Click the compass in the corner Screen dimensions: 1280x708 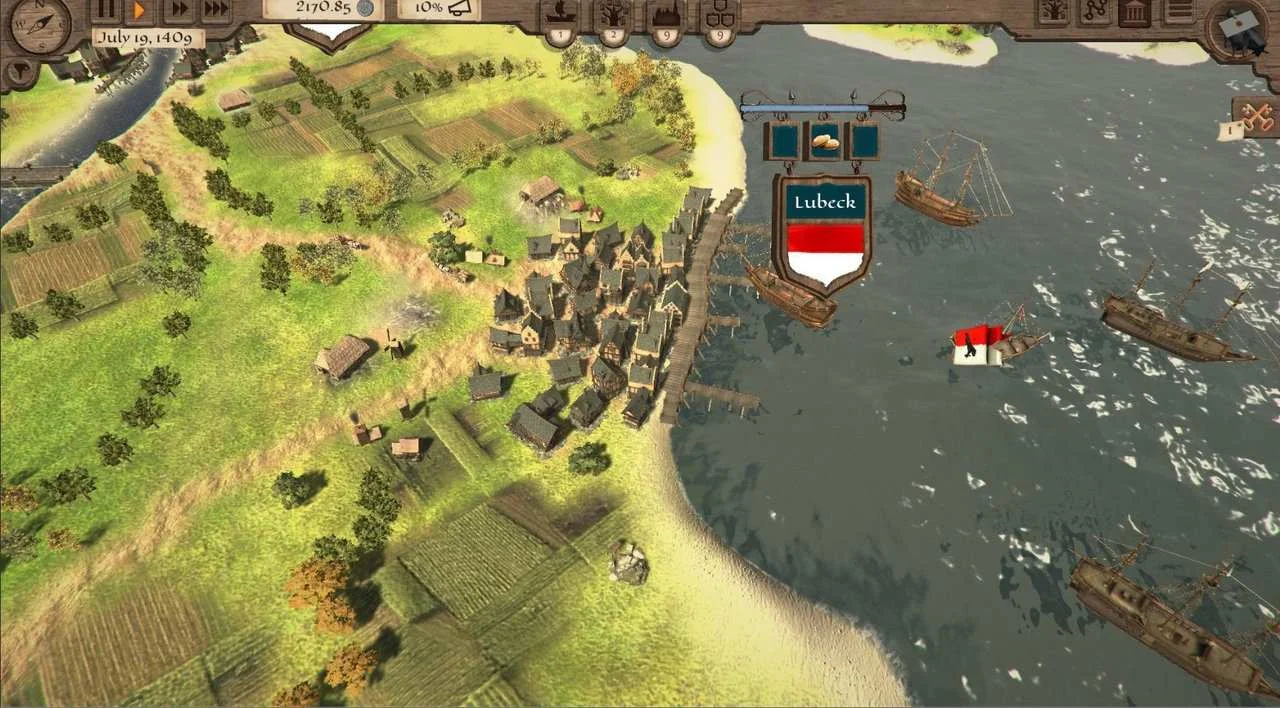[x=40, y=25]
